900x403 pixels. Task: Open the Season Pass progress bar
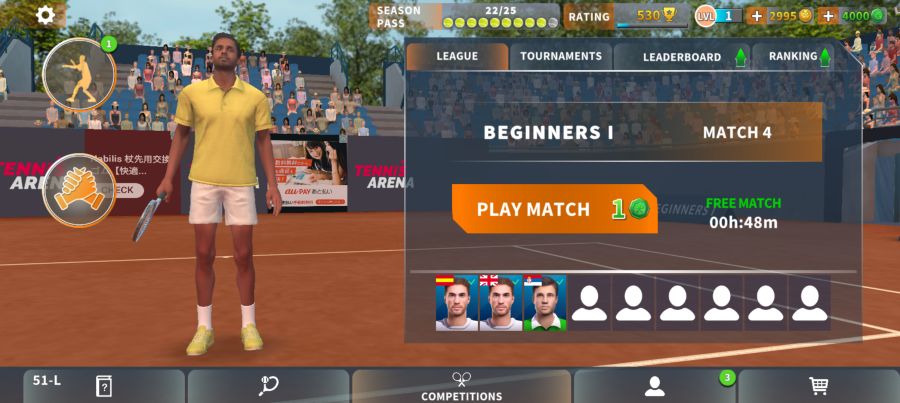465,16
